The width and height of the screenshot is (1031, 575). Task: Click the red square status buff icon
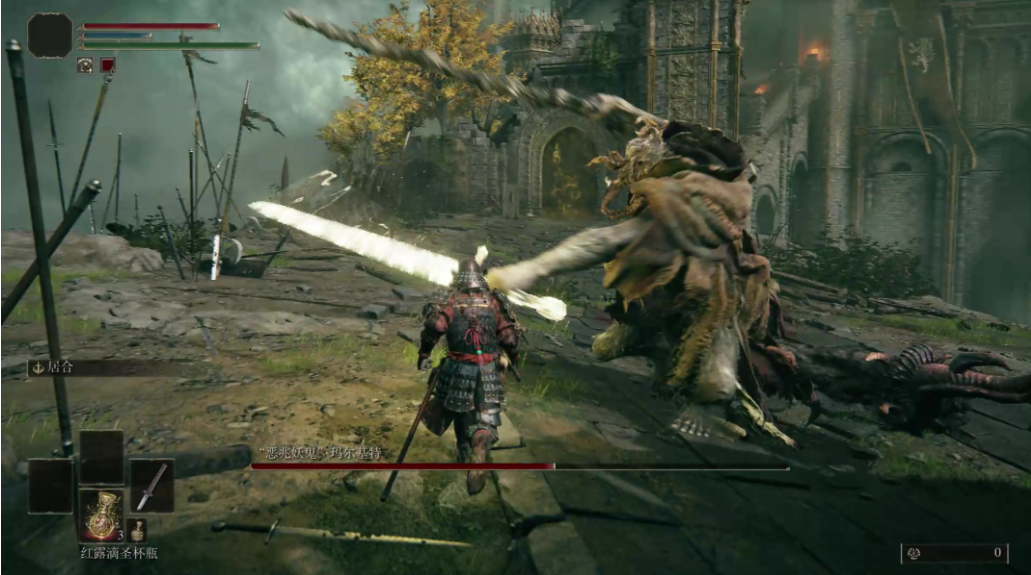coord(107,65)
